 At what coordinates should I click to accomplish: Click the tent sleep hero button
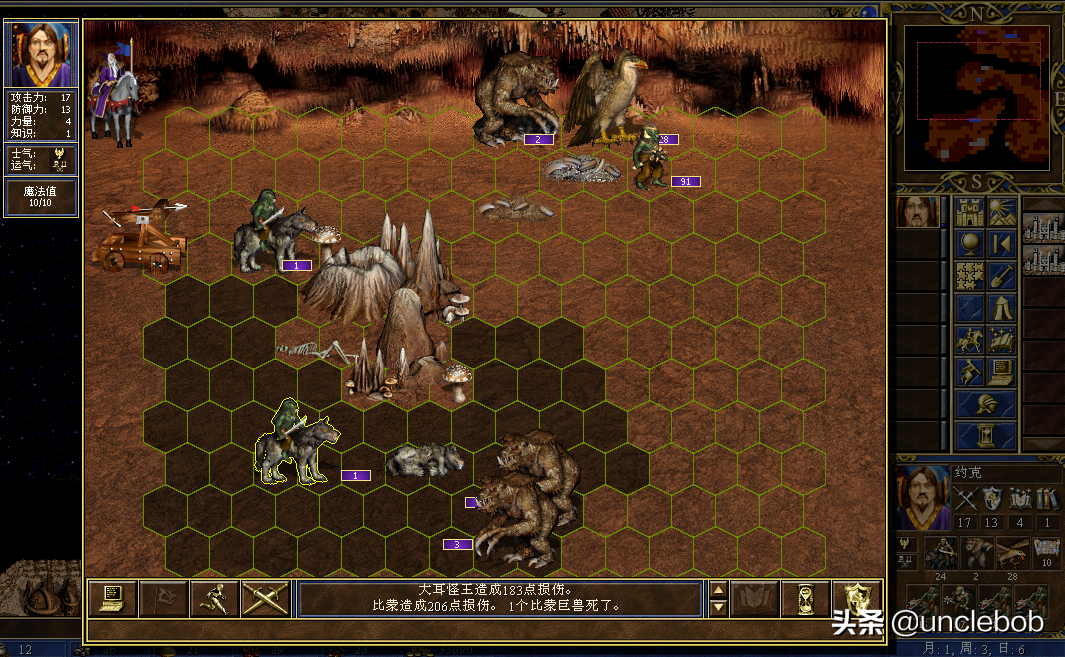click(x=1002, y=308)
